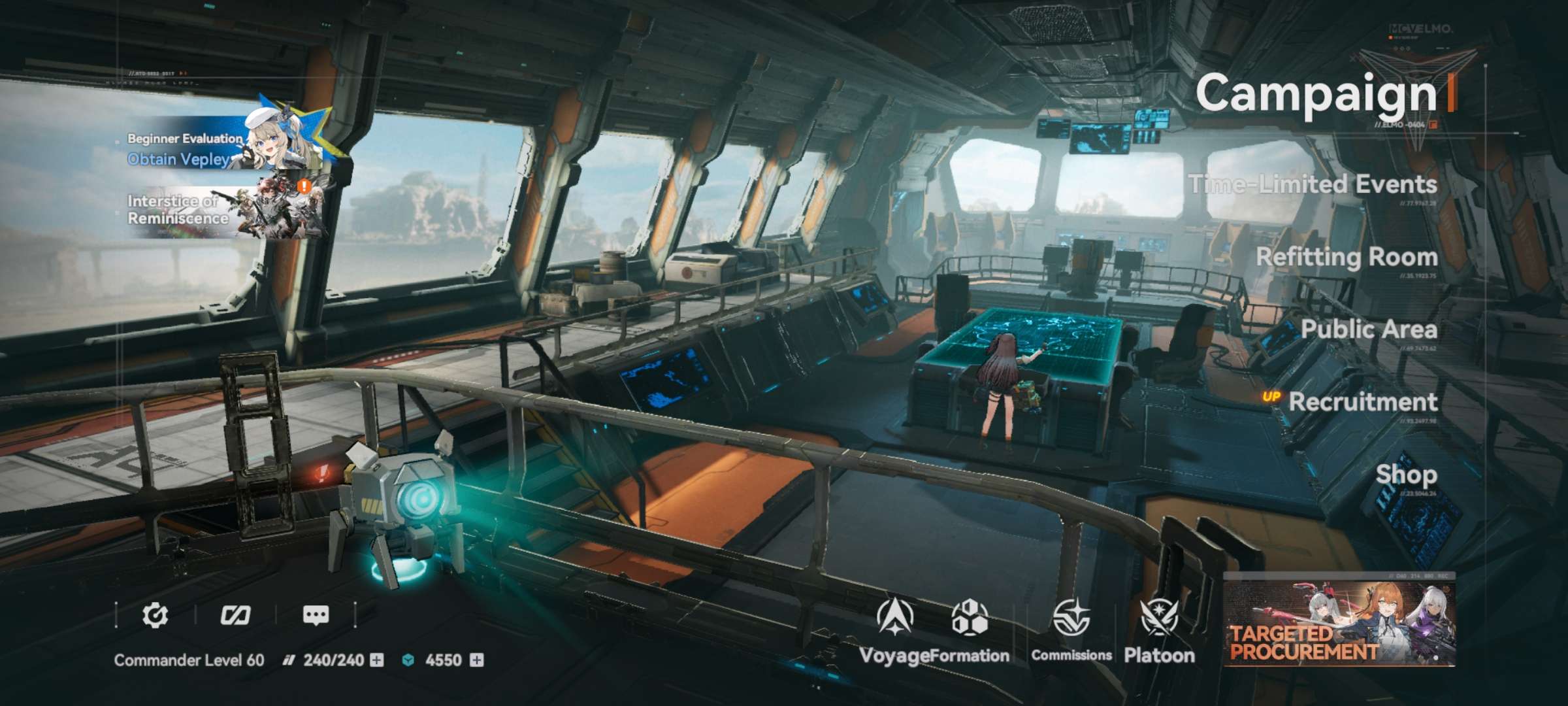Open the Recruitment screen

(x=1362, y=402)
